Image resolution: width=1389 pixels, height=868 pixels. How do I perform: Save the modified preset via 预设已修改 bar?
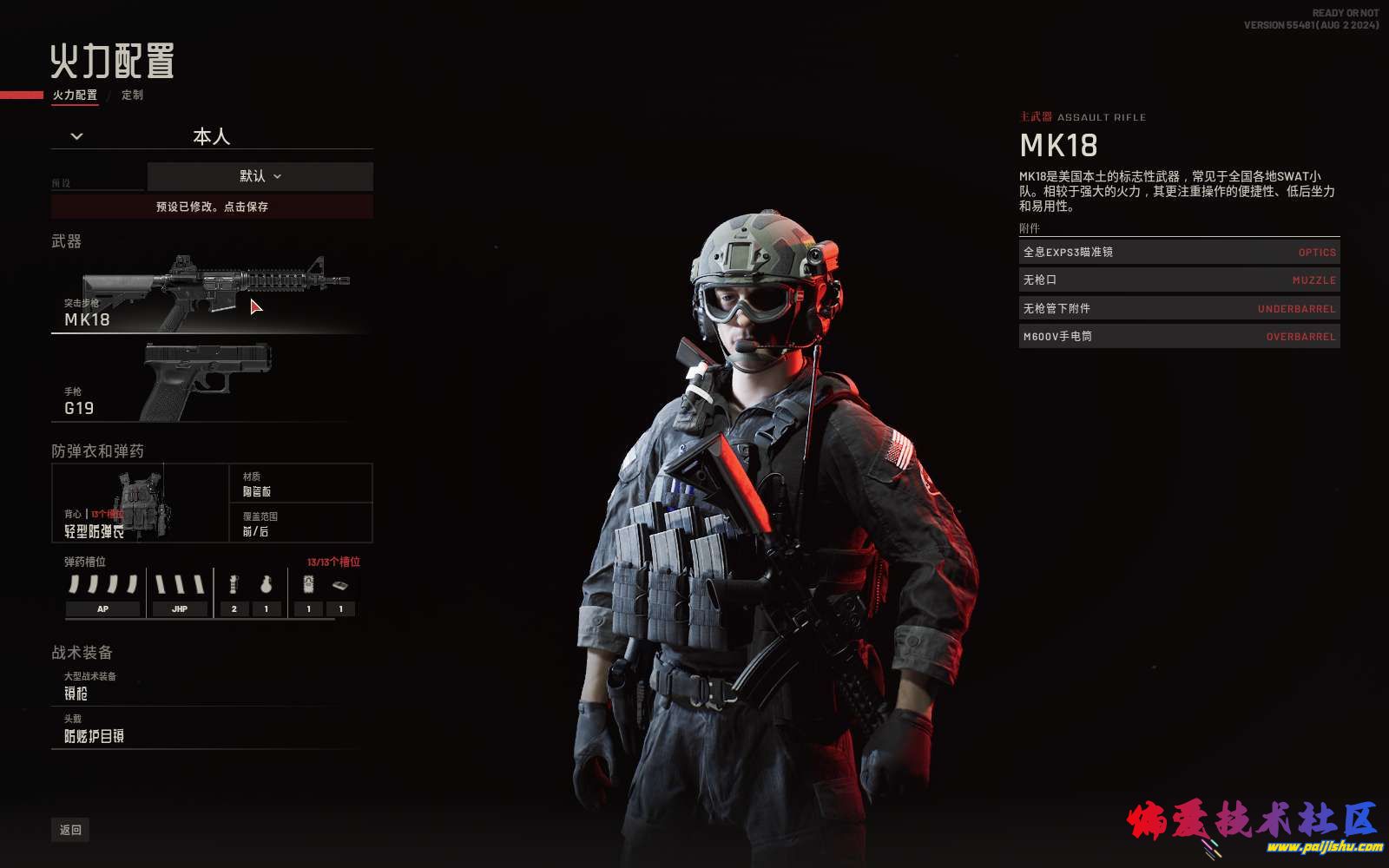click(x=212, y=207)
